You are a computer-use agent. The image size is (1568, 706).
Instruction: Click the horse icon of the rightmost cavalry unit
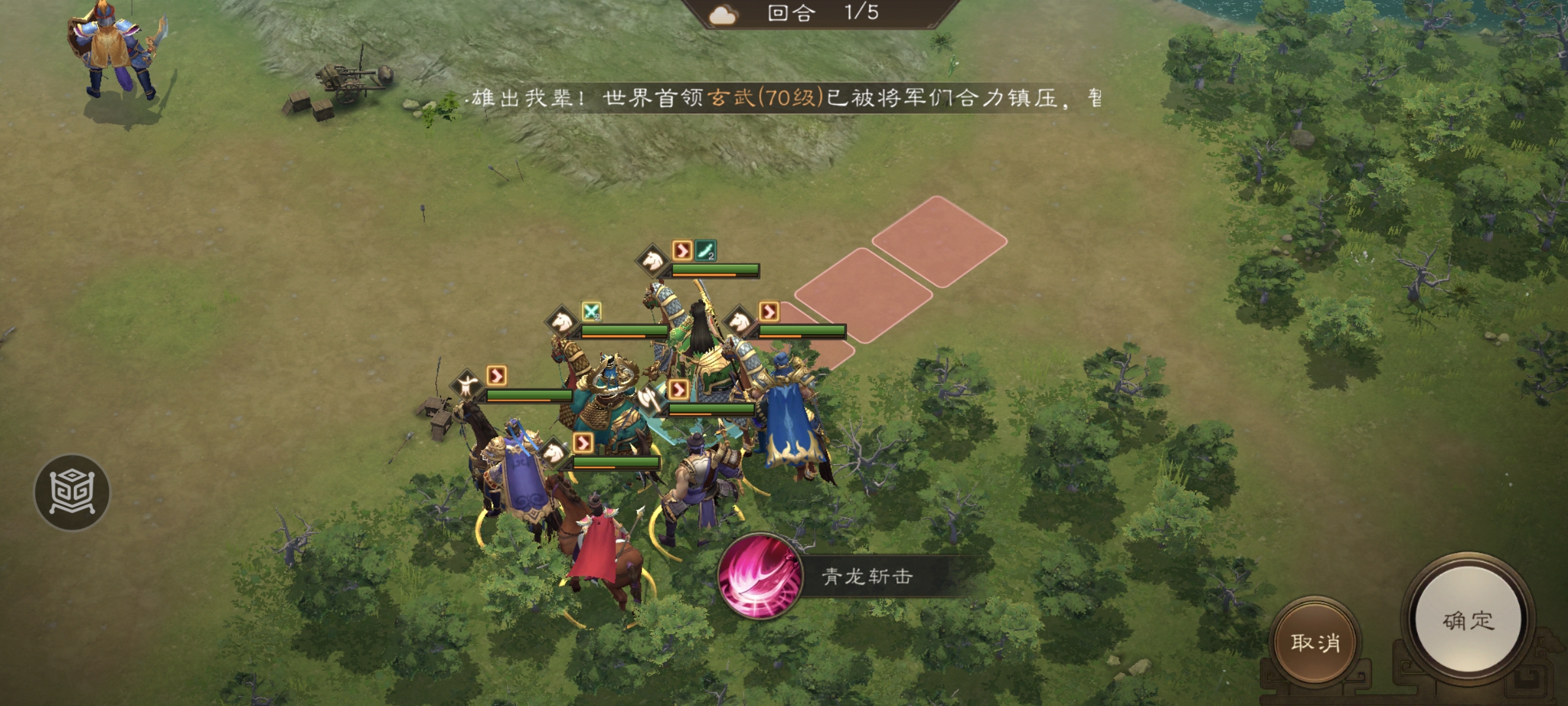(x=739, y=322)
